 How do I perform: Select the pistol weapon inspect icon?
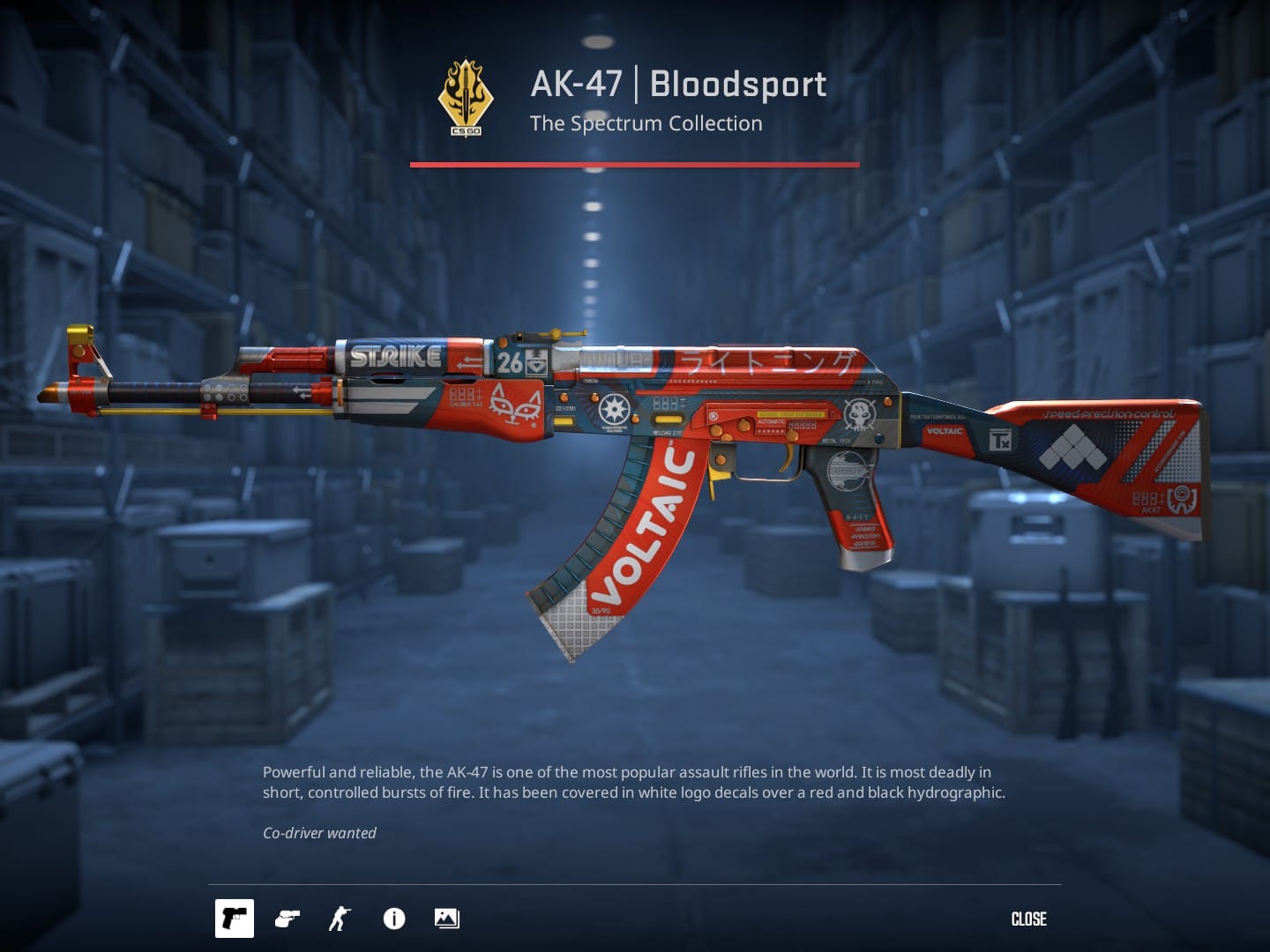click(234, 919)
